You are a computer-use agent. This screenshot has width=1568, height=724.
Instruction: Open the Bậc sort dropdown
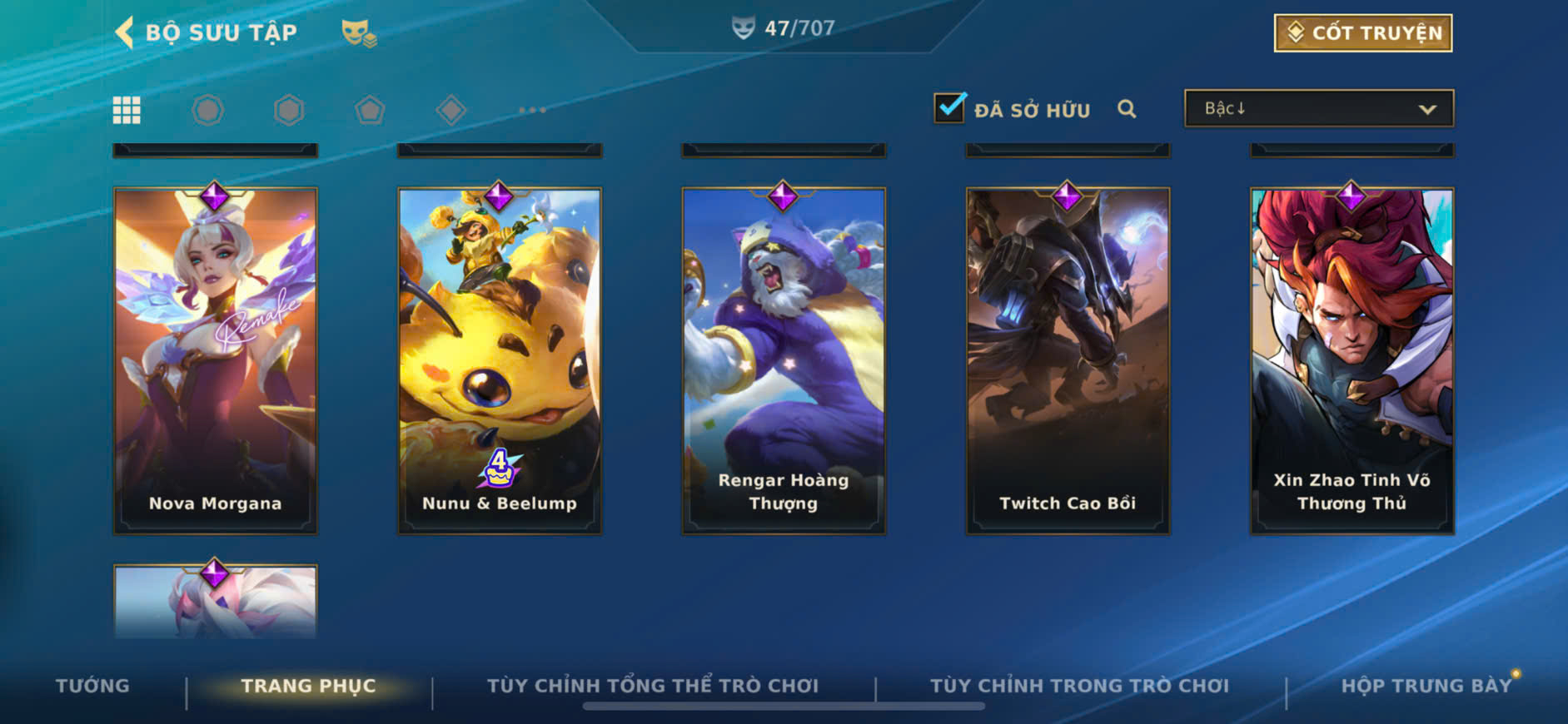[x=1318, y=109]
